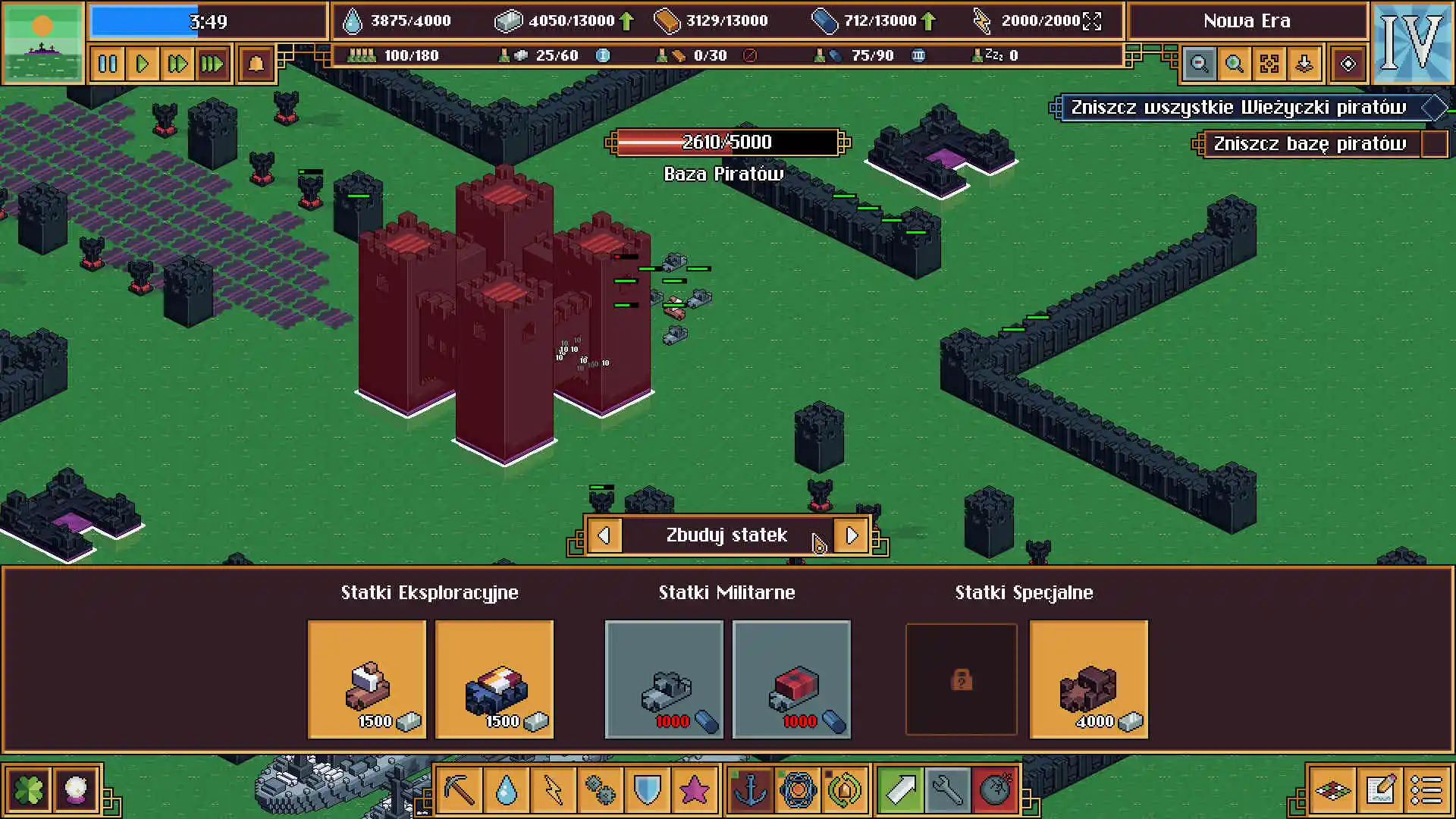This screenshot has height=819, width=1456.
Task: Open the anchor ships category
Action: [751, 790]
